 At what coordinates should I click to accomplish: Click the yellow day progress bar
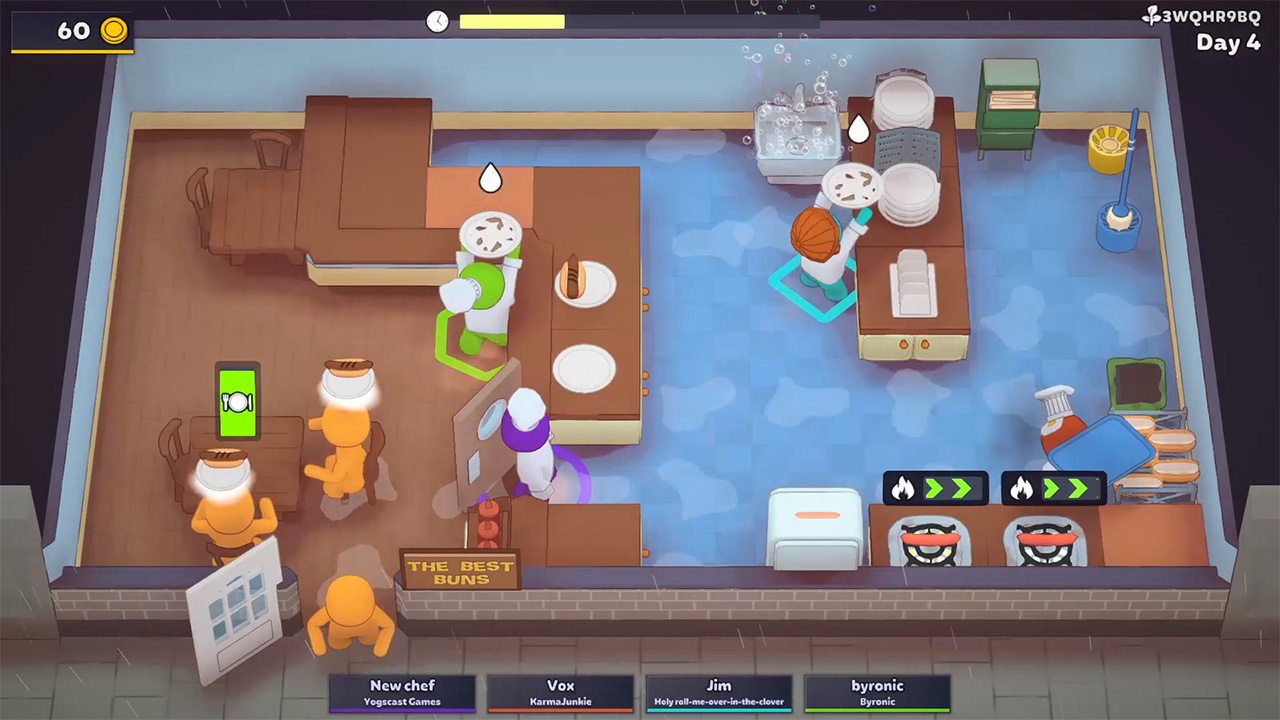click(x=510, y=22)
